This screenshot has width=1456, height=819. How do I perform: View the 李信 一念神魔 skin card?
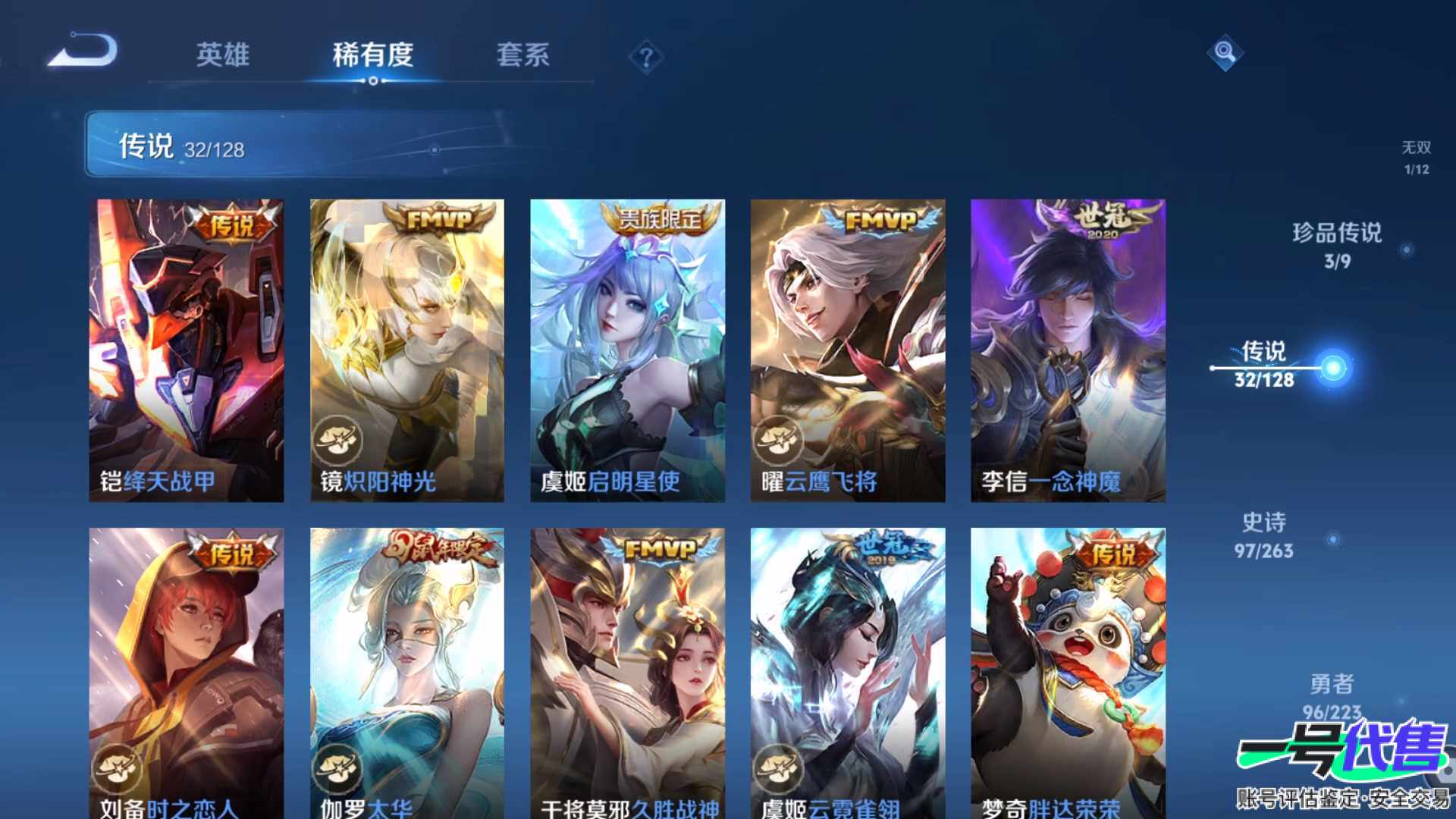pyautogui.click(x=1068, y=350)
